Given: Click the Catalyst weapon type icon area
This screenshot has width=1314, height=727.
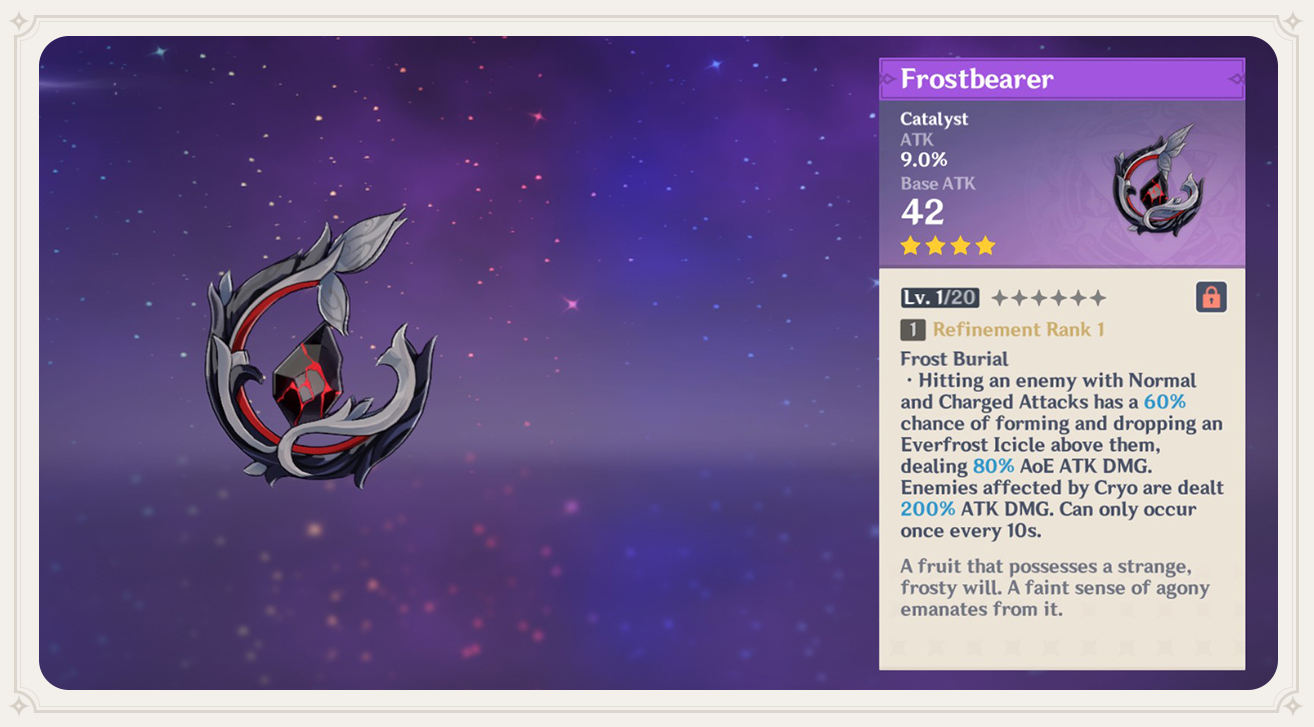Looking at the screenshot, I should pyautogui.click(x=932, y=118).
